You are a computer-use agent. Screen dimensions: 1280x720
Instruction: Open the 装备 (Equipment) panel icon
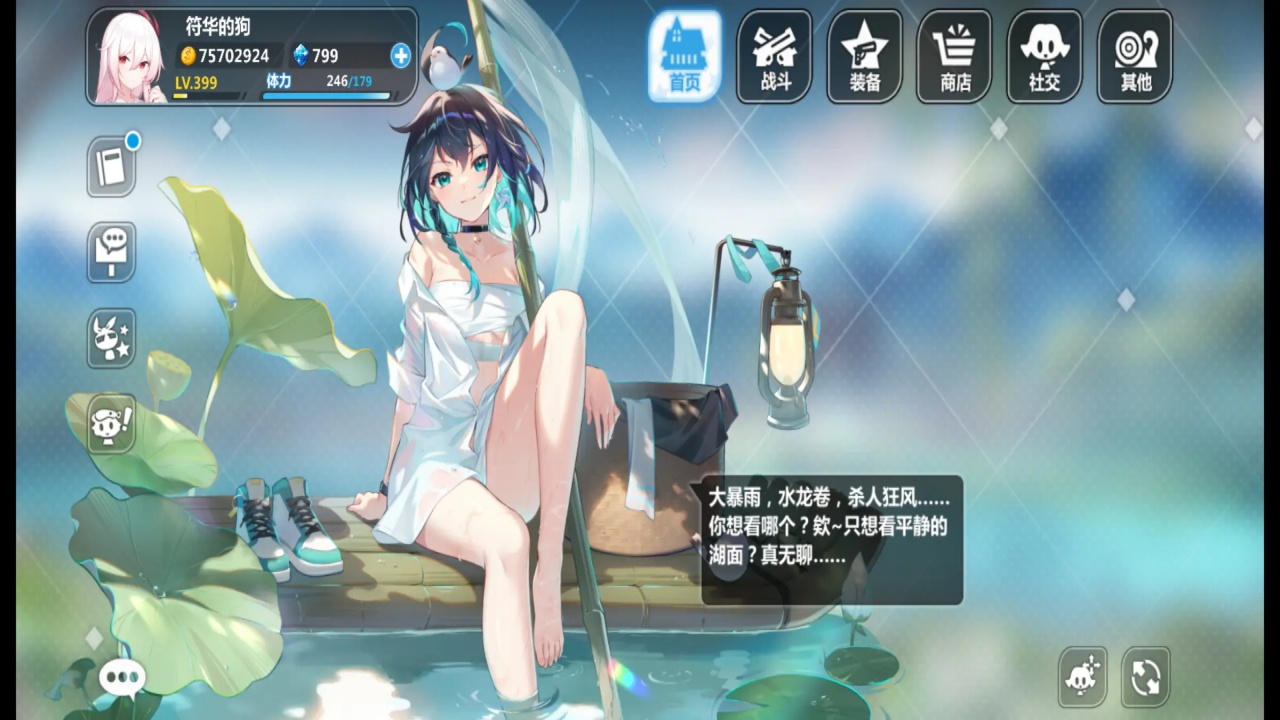863,56
